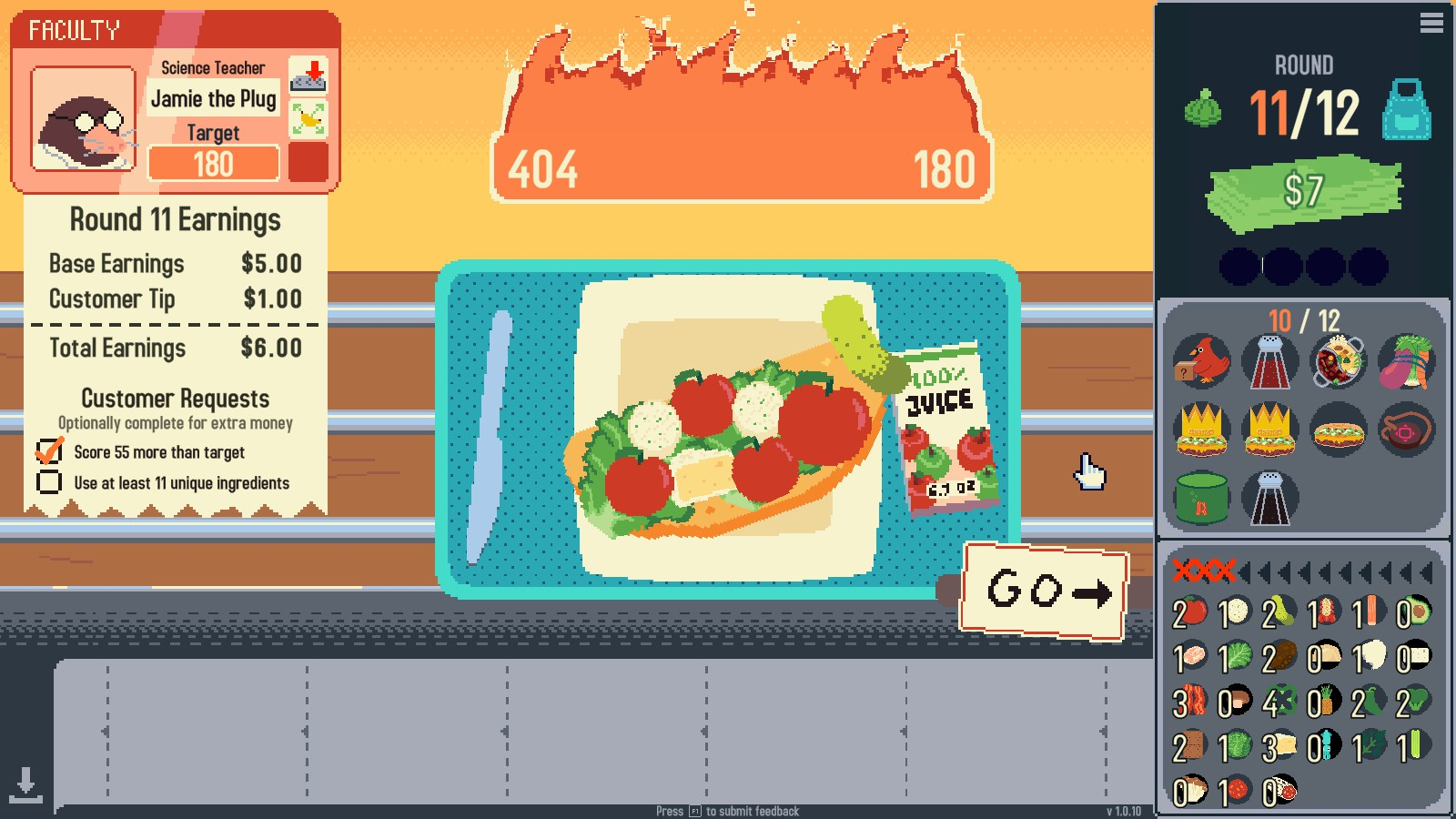Click the red arrow tray icon

308,76
